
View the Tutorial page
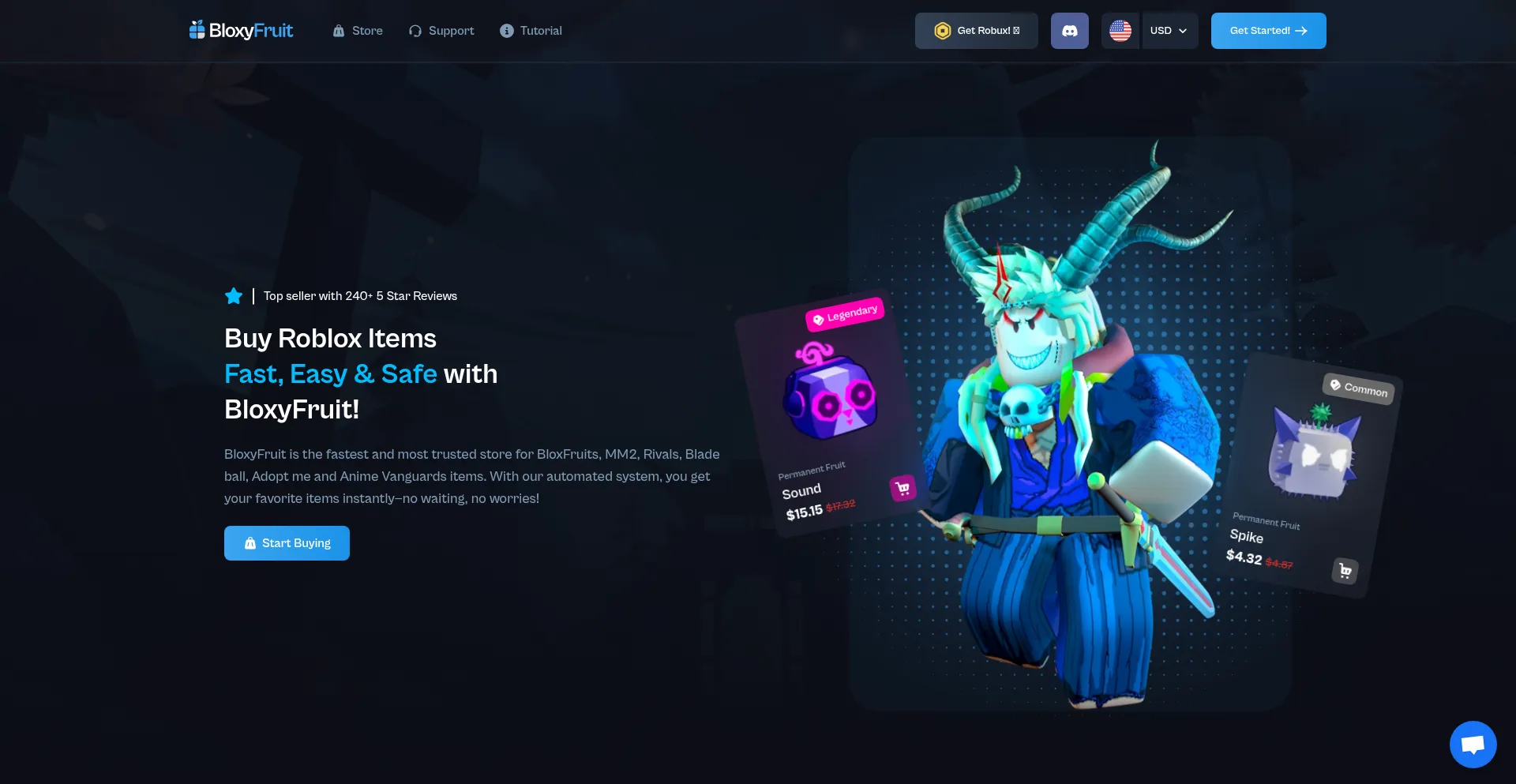click(x=531, y=31)
